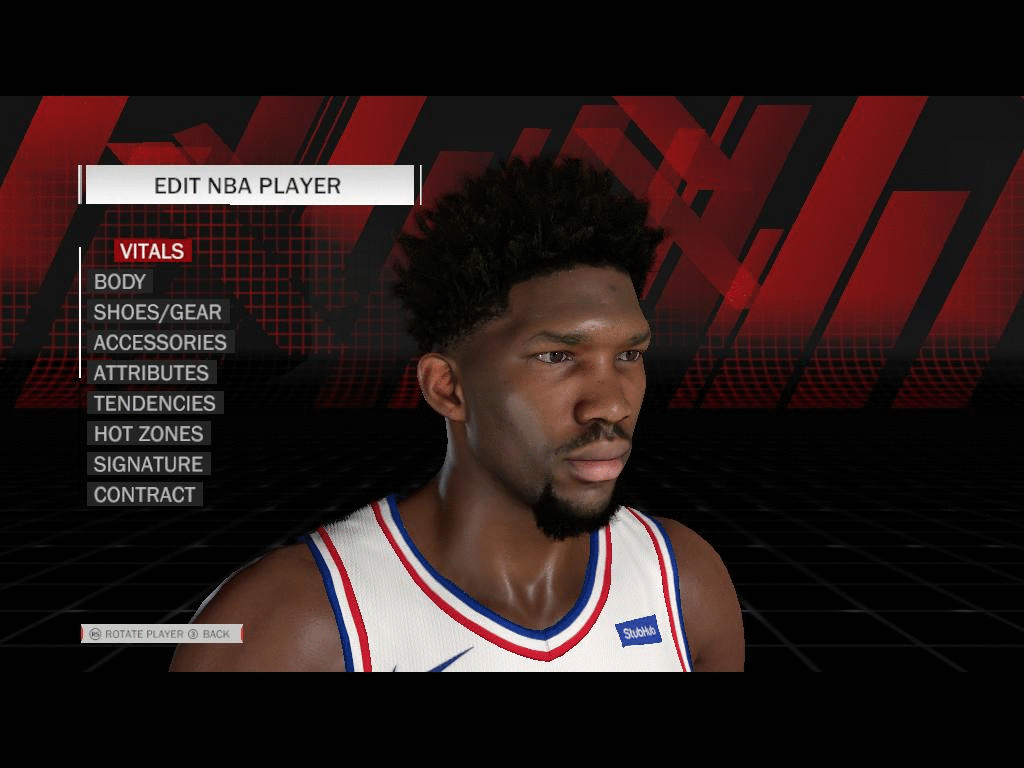Select the Hot Zones entry
This screenshot has width=1024, height=768.
point(148,434)
